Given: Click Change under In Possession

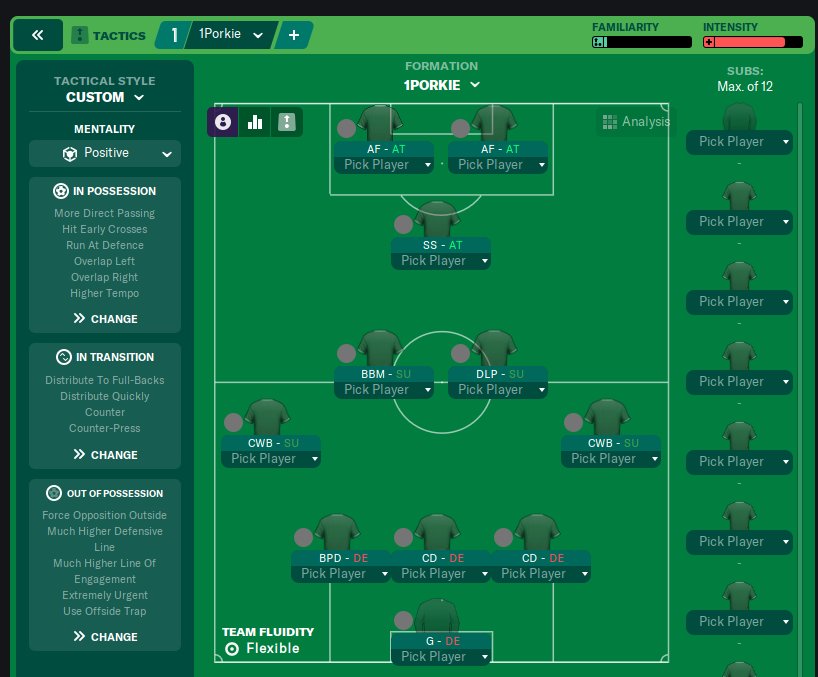Looking at the screenshot, I should click(105, 319).
